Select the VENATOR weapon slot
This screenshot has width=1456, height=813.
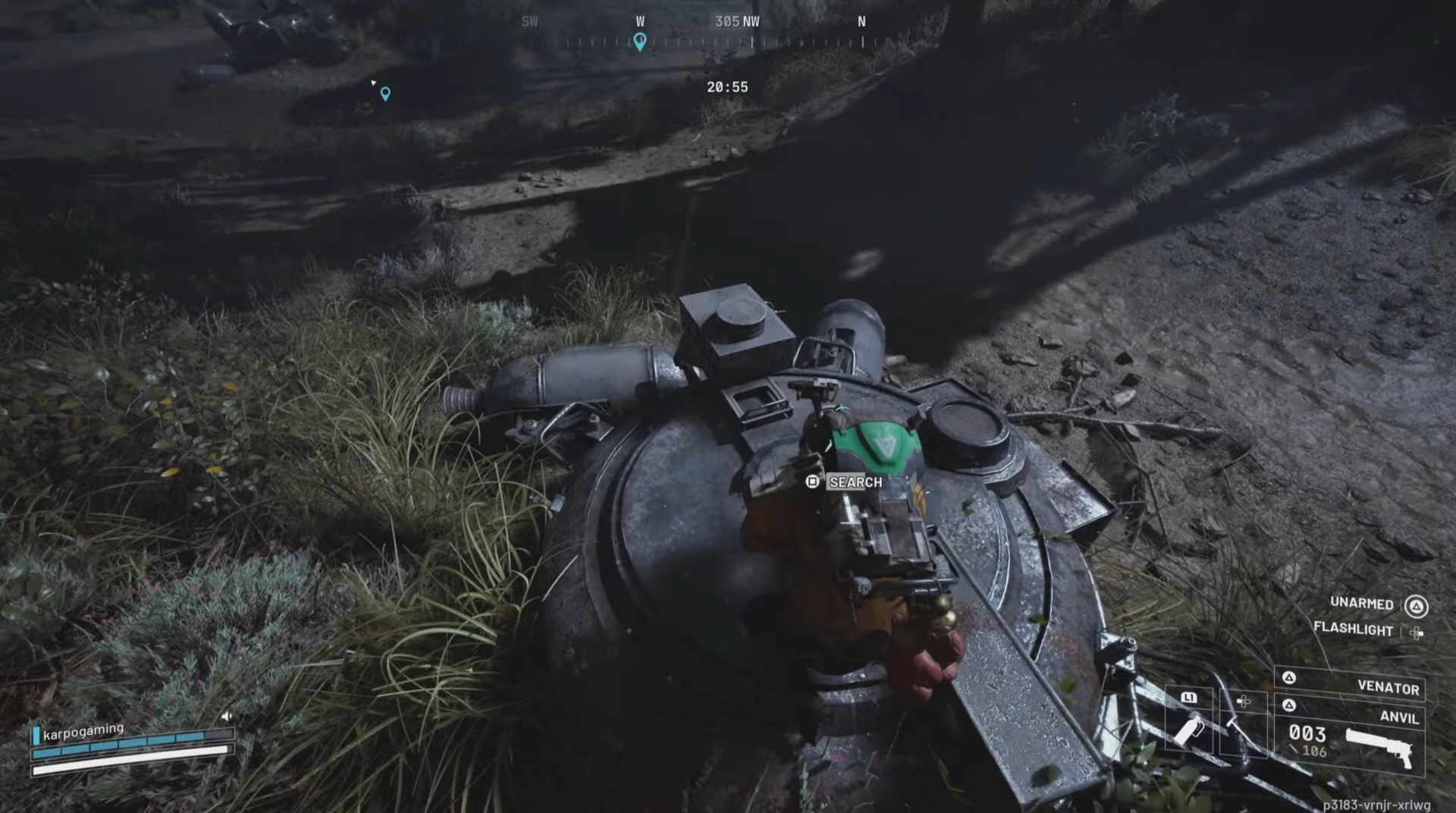point(1390,689)
